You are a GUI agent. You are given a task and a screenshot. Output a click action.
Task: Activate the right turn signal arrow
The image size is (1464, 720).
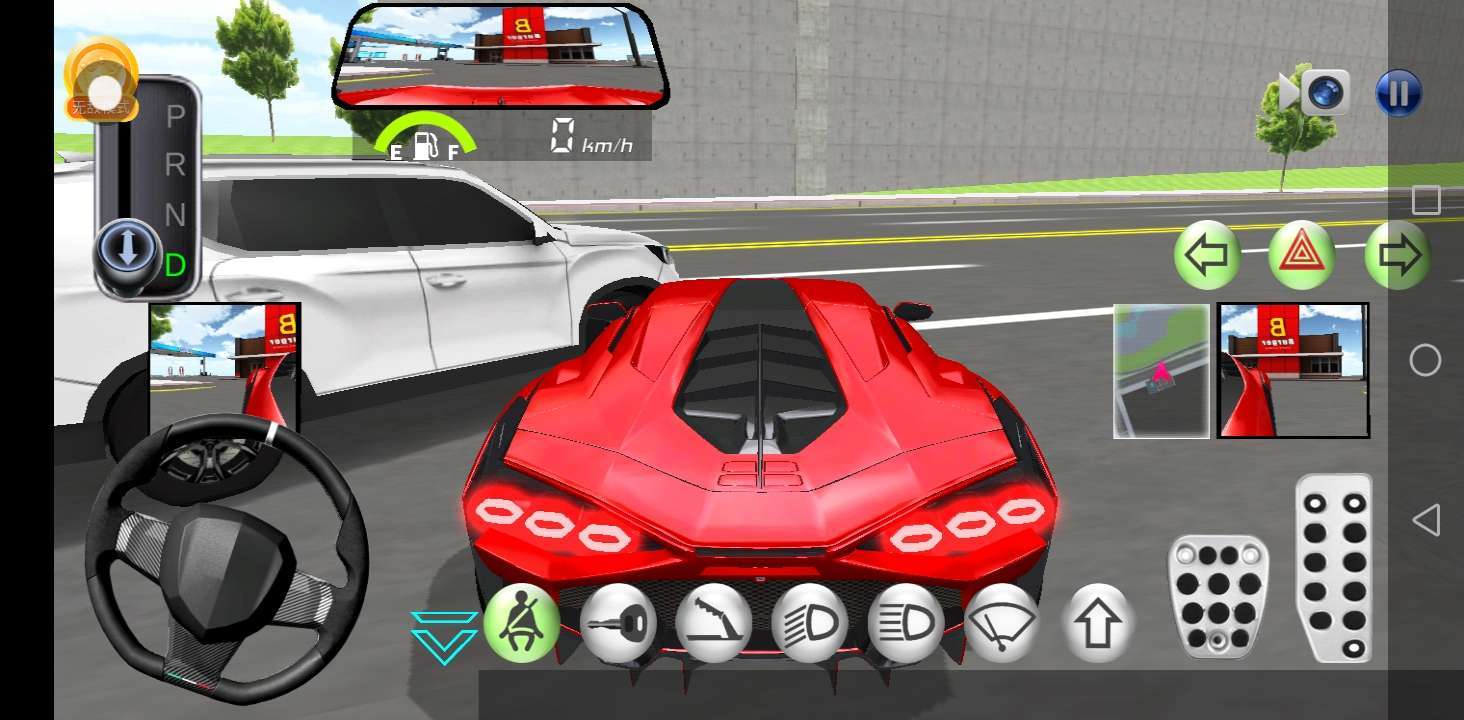(x=1397, y=255)
